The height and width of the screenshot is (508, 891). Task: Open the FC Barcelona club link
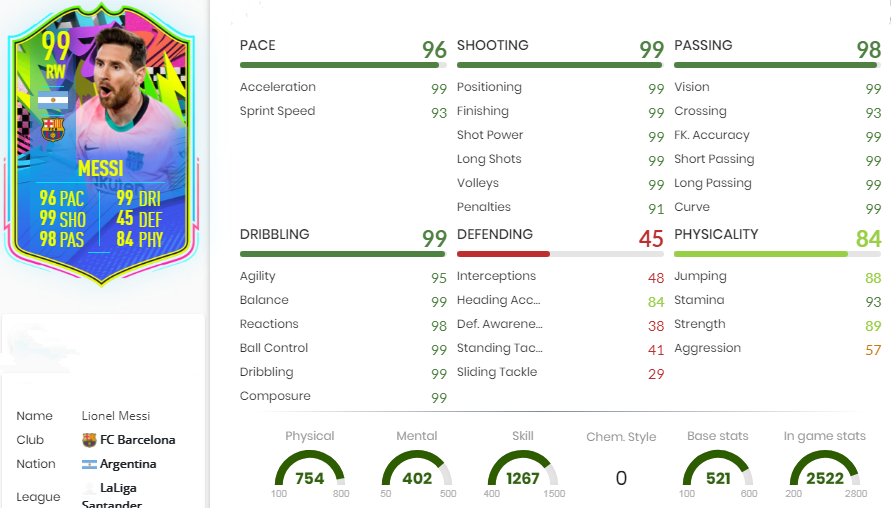(137, 440)
